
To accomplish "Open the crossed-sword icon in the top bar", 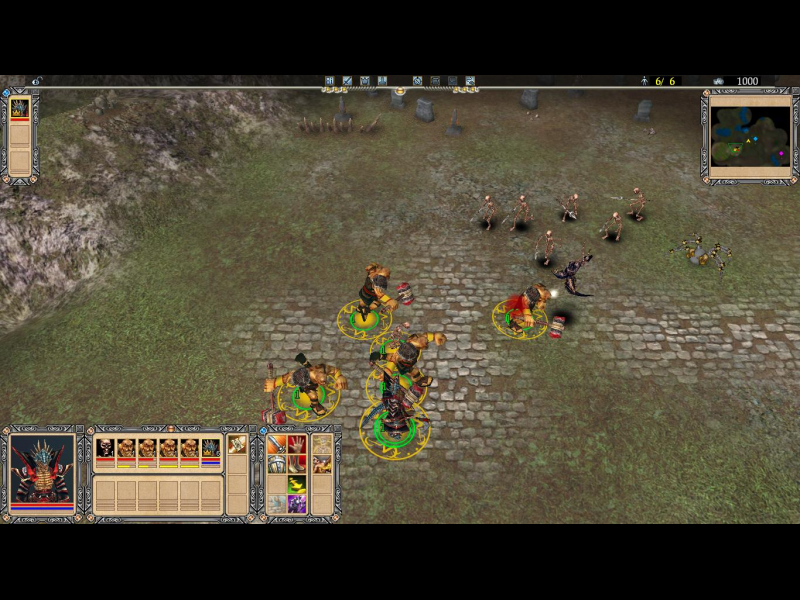I will pyautogui.click(x=347, y=81).
